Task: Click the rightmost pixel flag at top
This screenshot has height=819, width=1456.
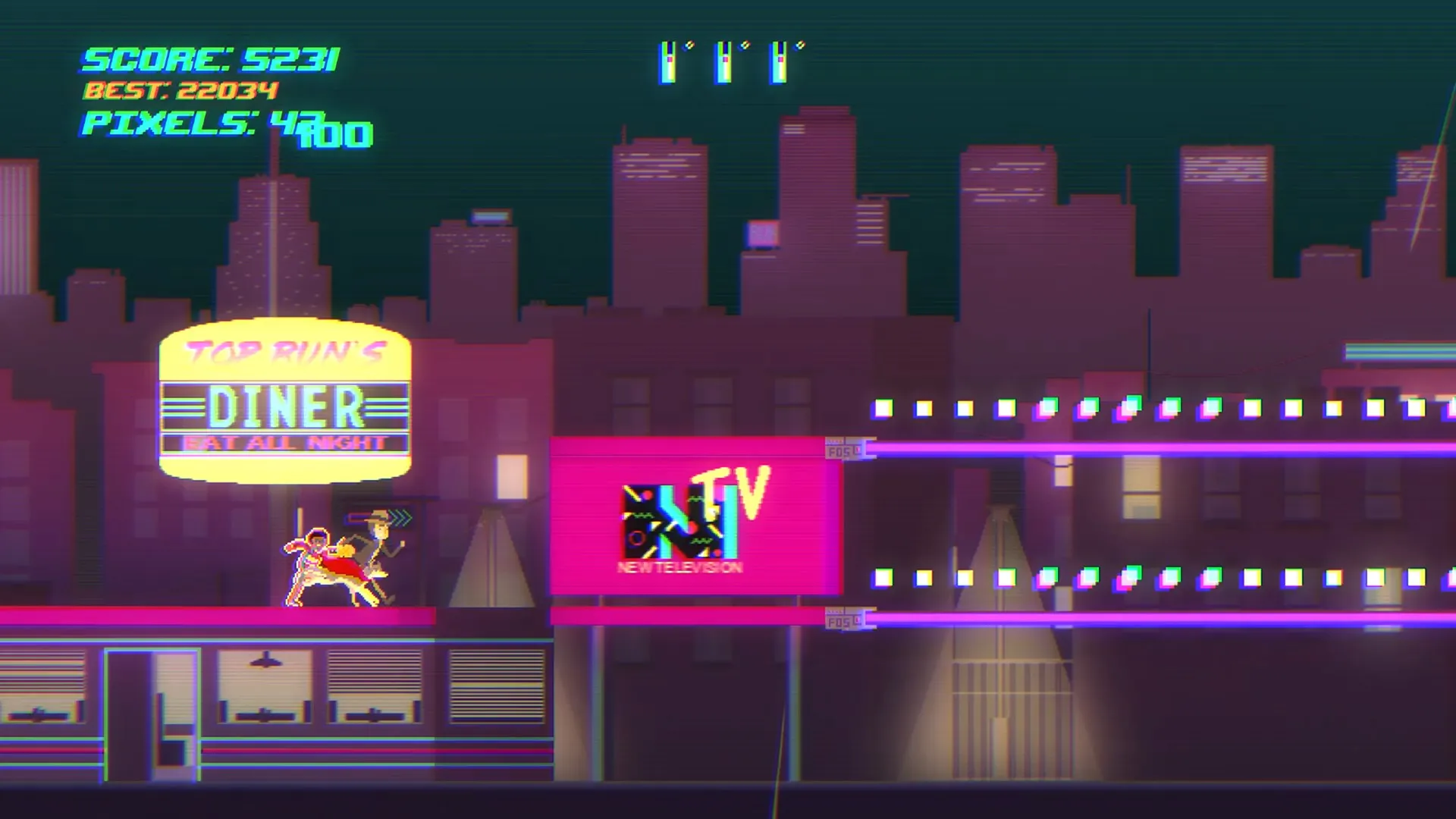Action: (780, 61)
